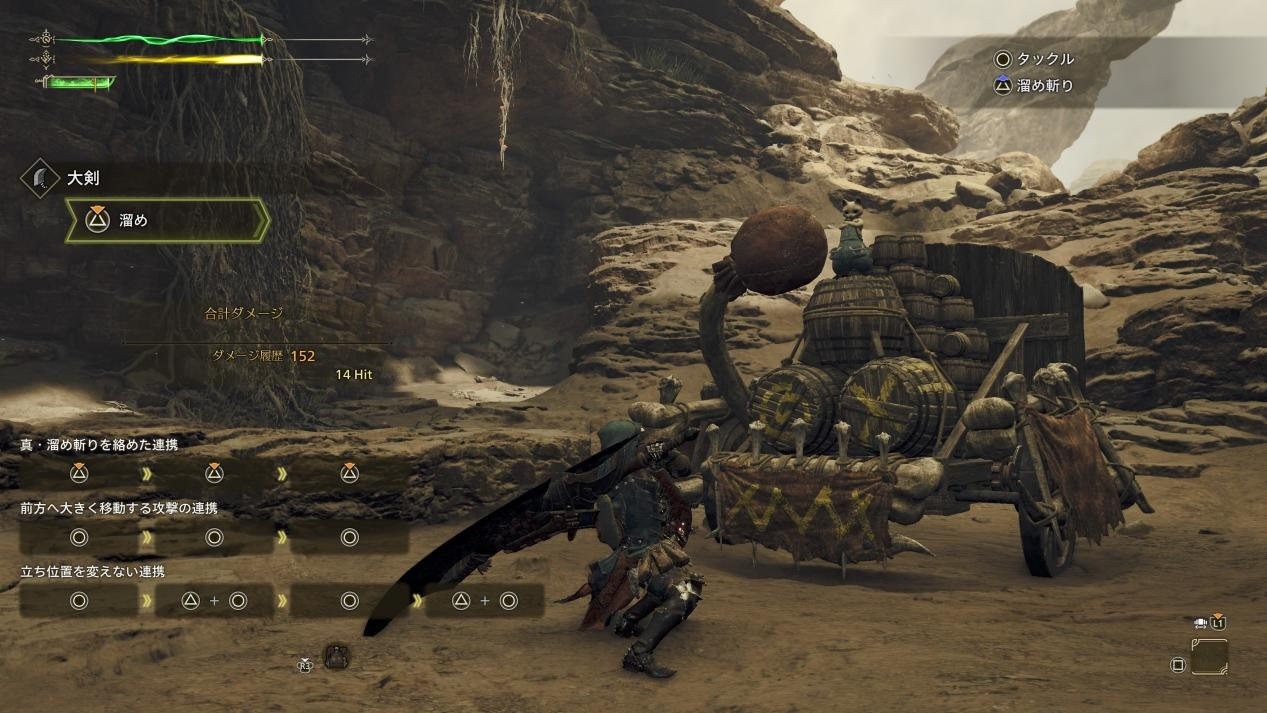Viewport: 1267px width, 713px height.
Task: Click the small square icon beside R3
Action: (x=337, y=656)
